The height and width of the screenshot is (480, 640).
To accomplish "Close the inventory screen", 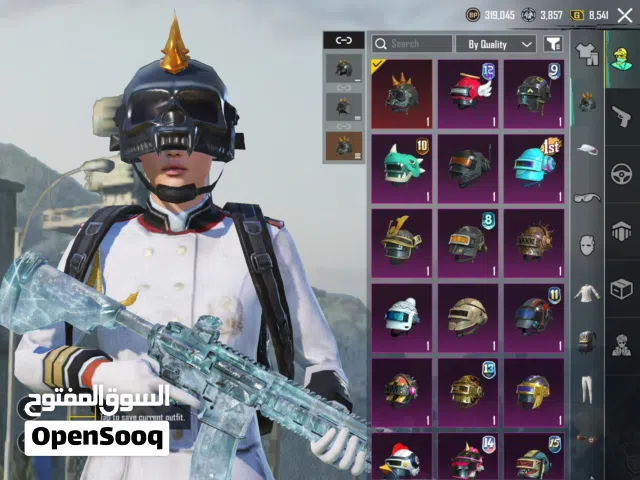I will (625, 15).
